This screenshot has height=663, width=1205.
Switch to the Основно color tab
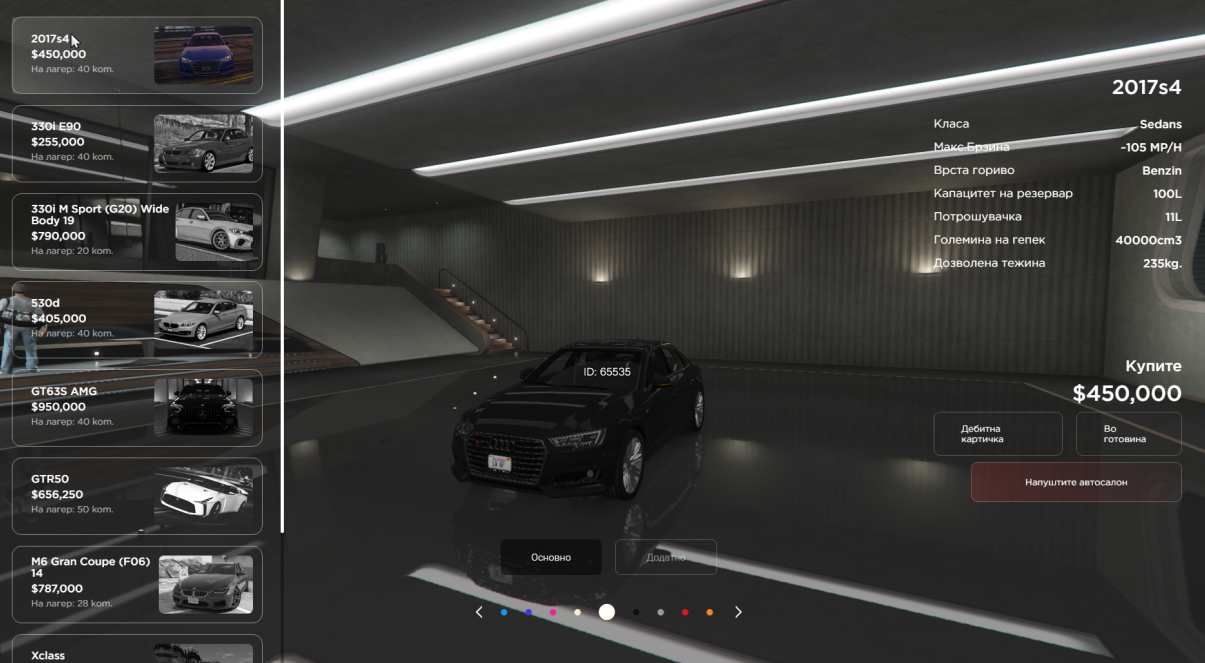[x=551, y=557]
